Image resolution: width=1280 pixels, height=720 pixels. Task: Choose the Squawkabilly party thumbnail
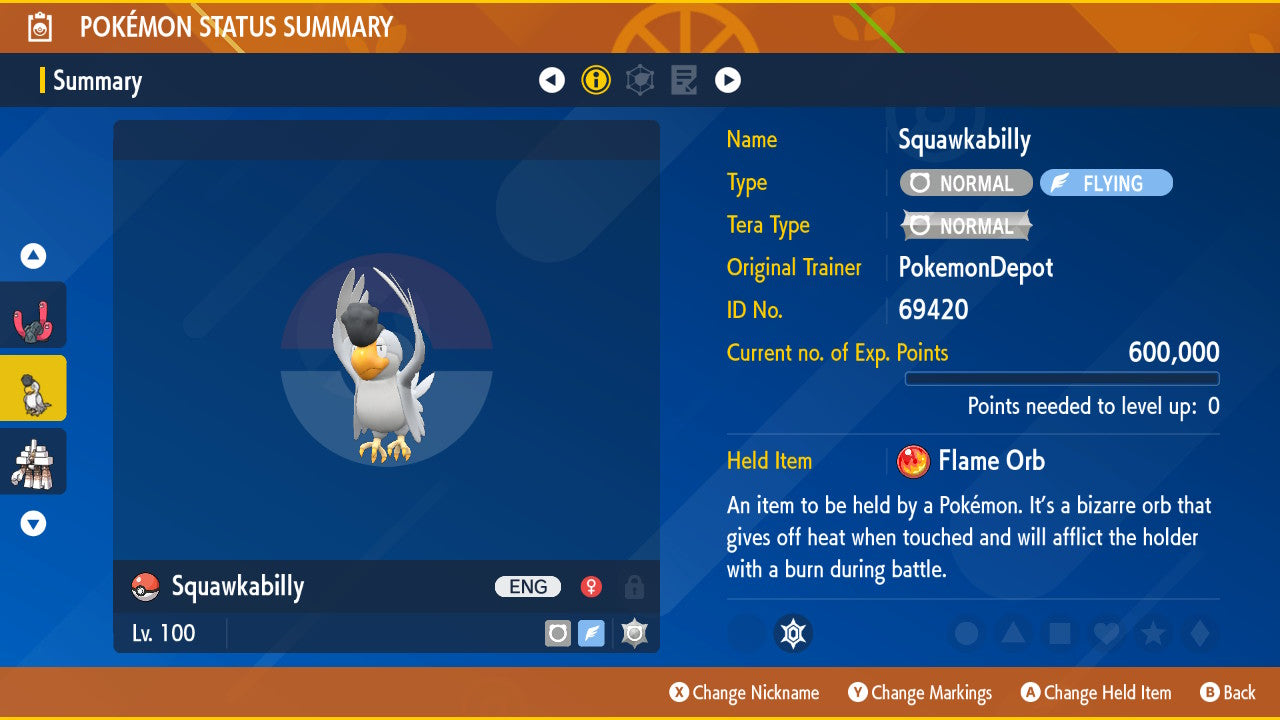[x=33, y=388]
